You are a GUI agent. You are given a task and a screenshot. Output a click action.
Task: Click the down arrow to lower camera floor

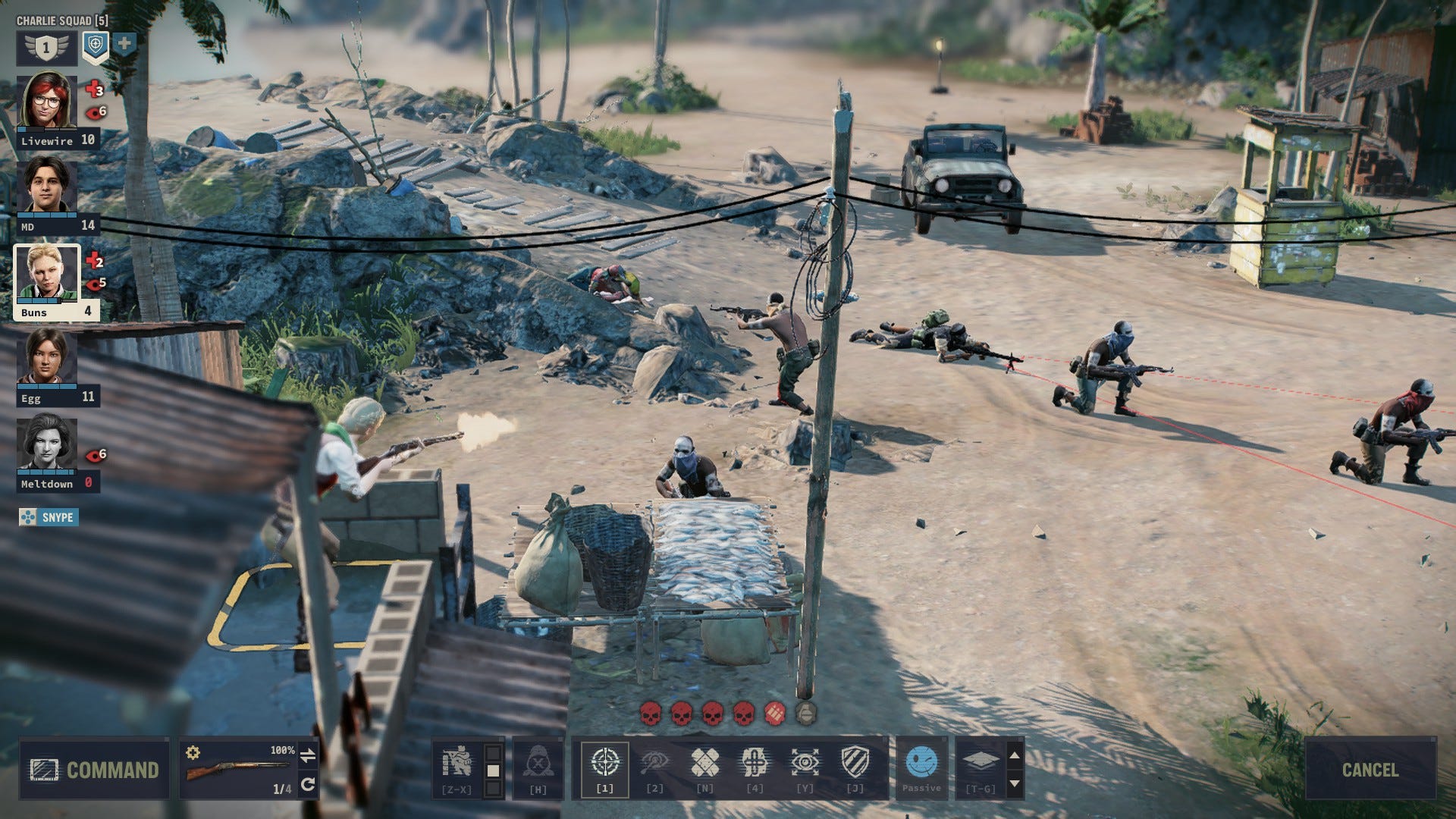[1013, 784]
